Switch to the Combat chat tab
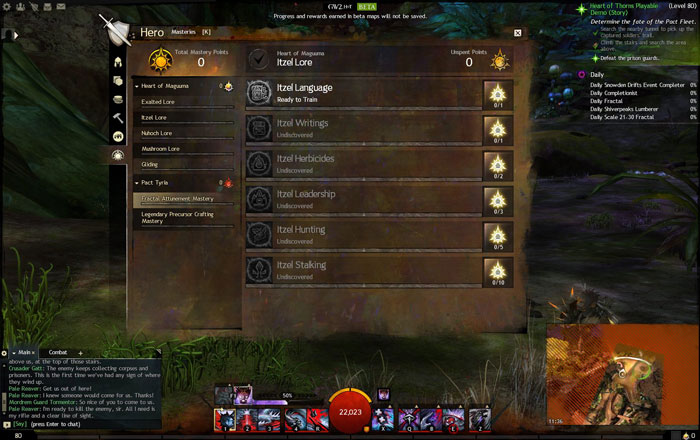This screenshot has width=700, height=440. pyautogui.click(x=58, y=352)
